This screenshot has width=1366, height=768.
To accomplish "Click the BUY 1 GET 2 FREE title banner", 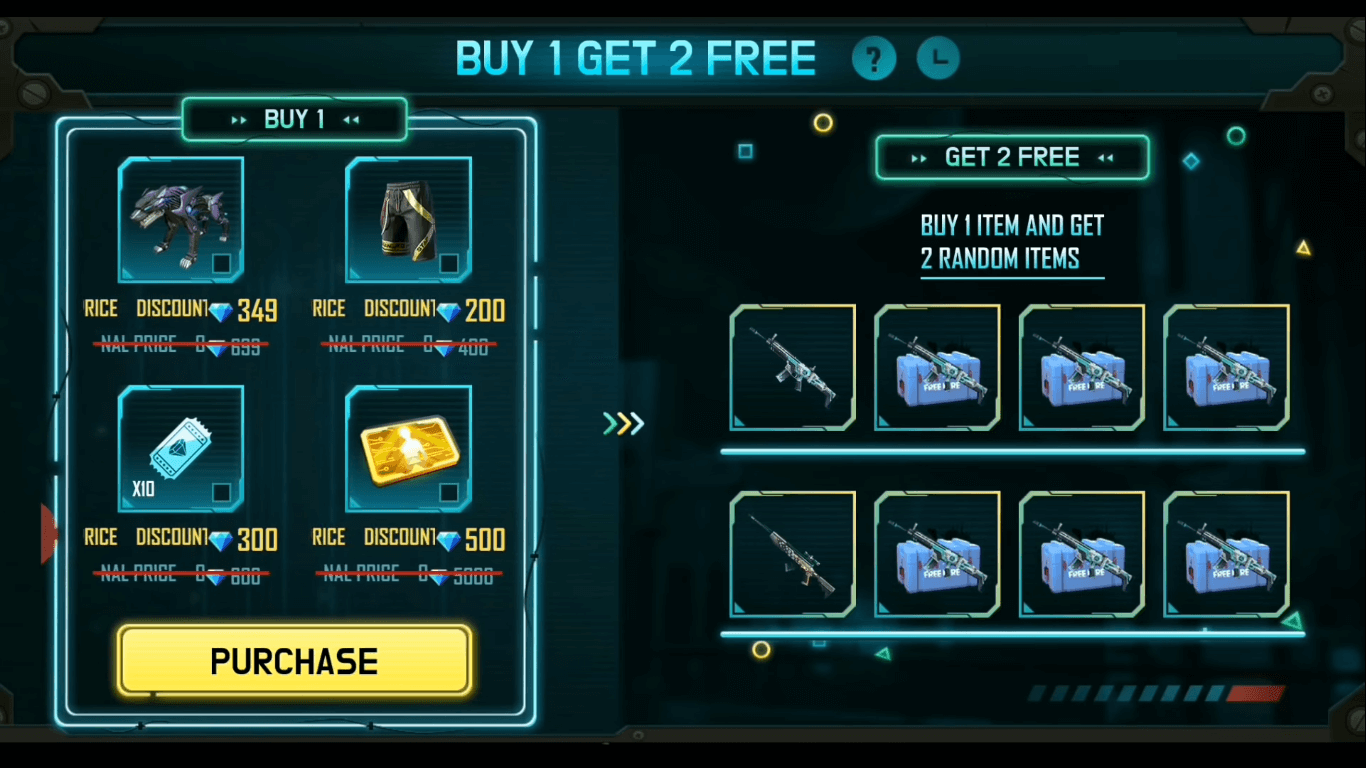I will tap(636, 58).
